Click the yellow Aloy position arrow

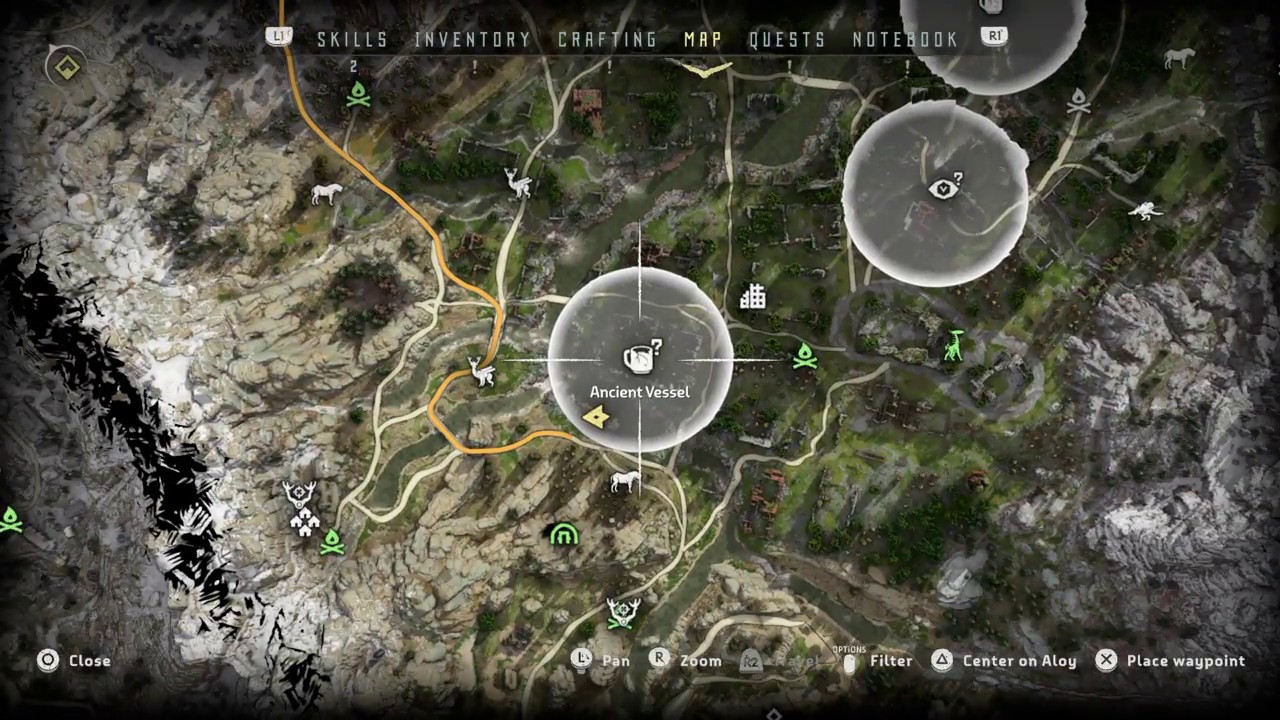point(597,417)
